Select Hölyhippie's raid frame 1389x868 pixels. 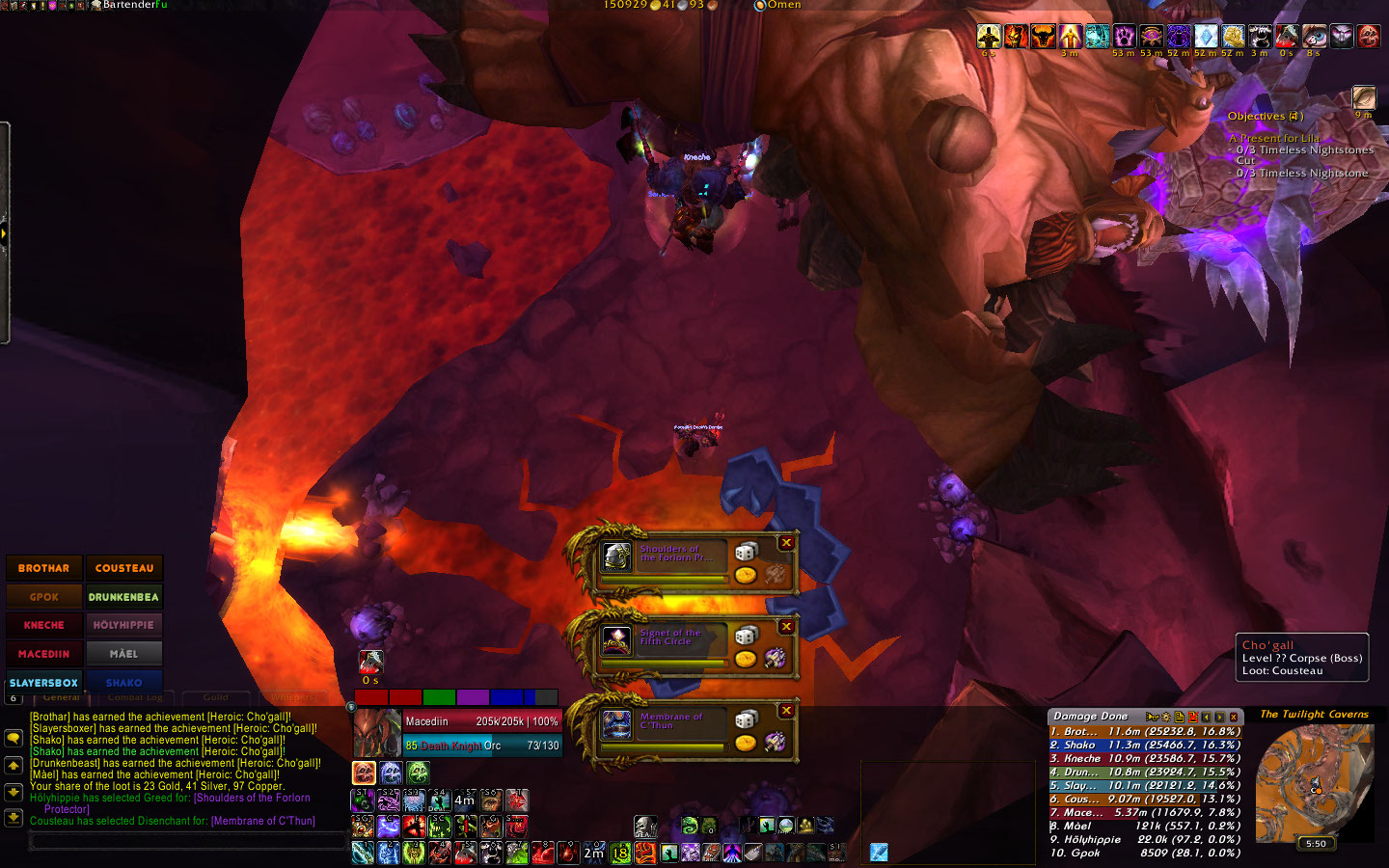tap(124, 625)
